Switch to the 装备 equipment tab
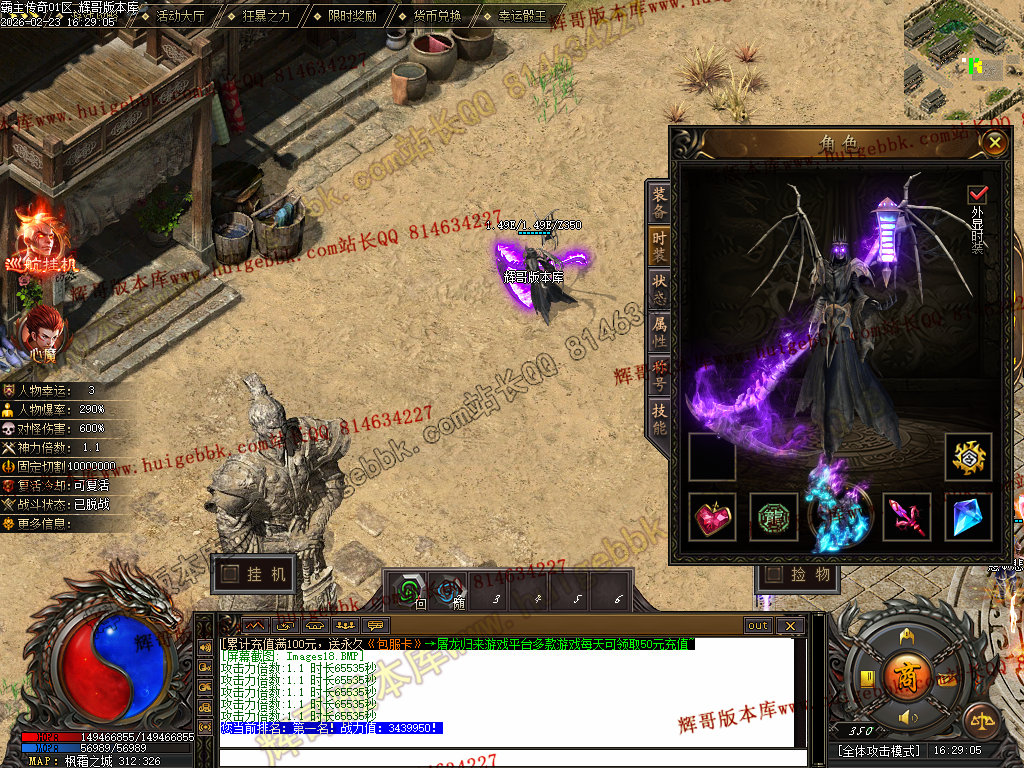1024x768 pixels. pos(659,202)
